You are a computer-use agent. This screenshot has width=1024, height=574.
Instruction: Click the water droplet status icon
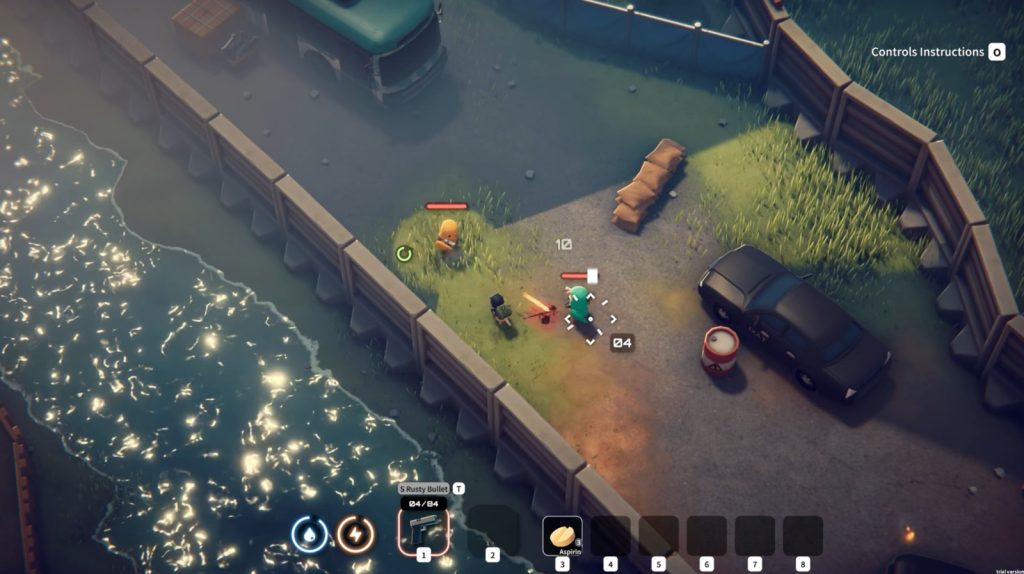coord(309,534)
